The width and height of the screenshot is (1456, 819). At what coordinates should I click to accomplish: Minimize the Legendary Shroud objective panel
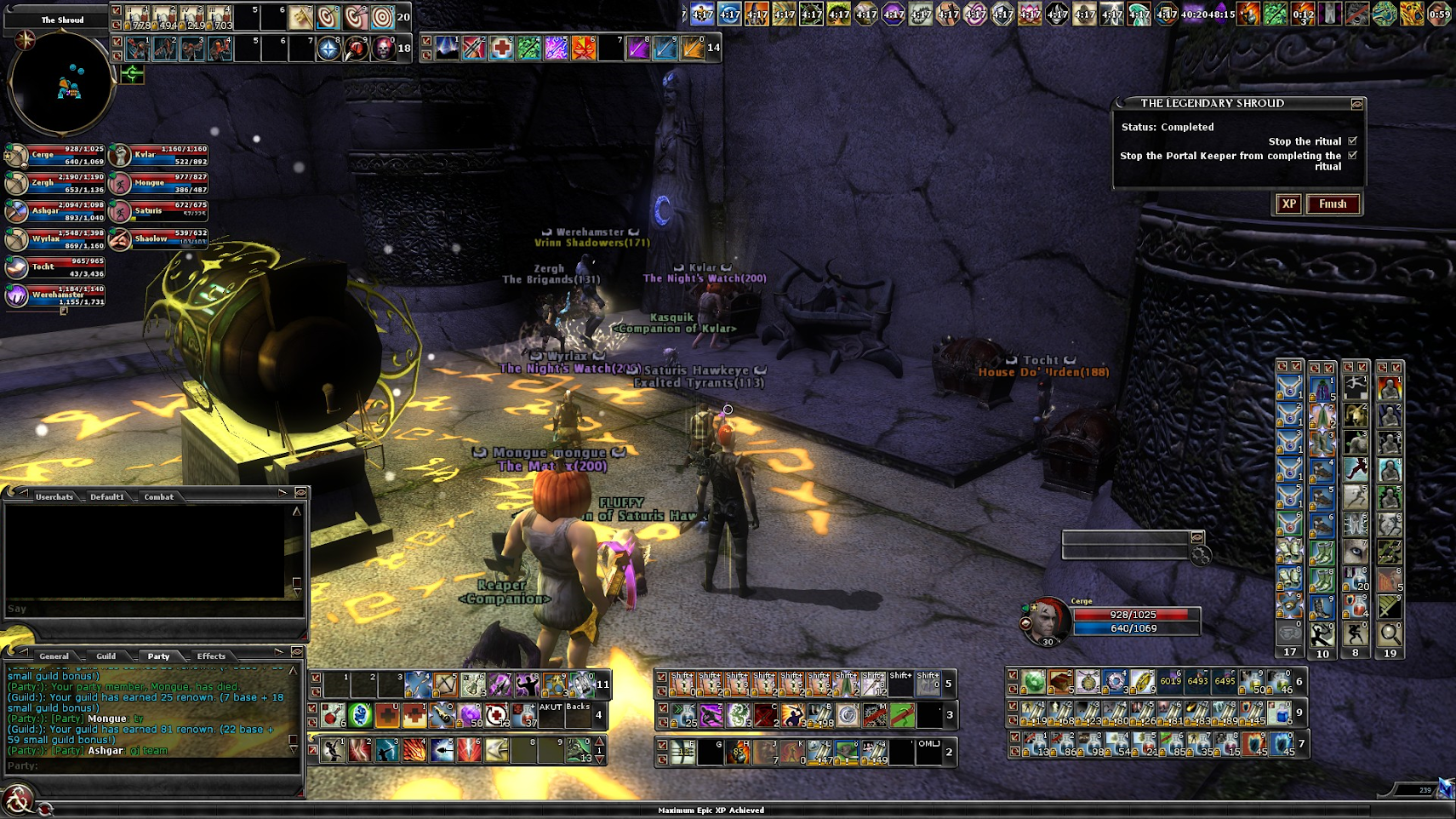[1357, 104]
